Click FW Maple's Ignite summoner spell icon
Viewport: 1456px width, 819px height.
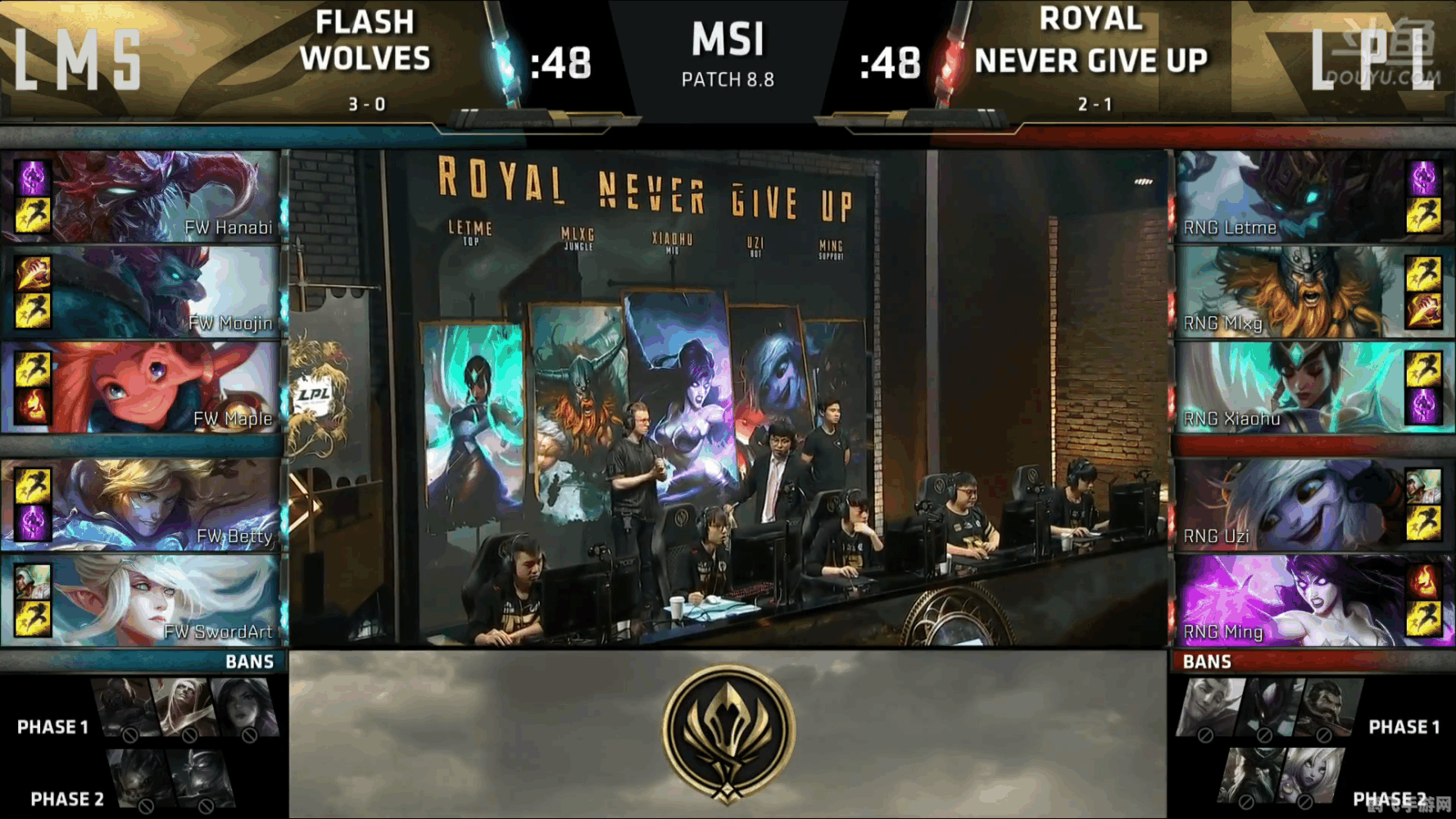[x=33, y=407]
